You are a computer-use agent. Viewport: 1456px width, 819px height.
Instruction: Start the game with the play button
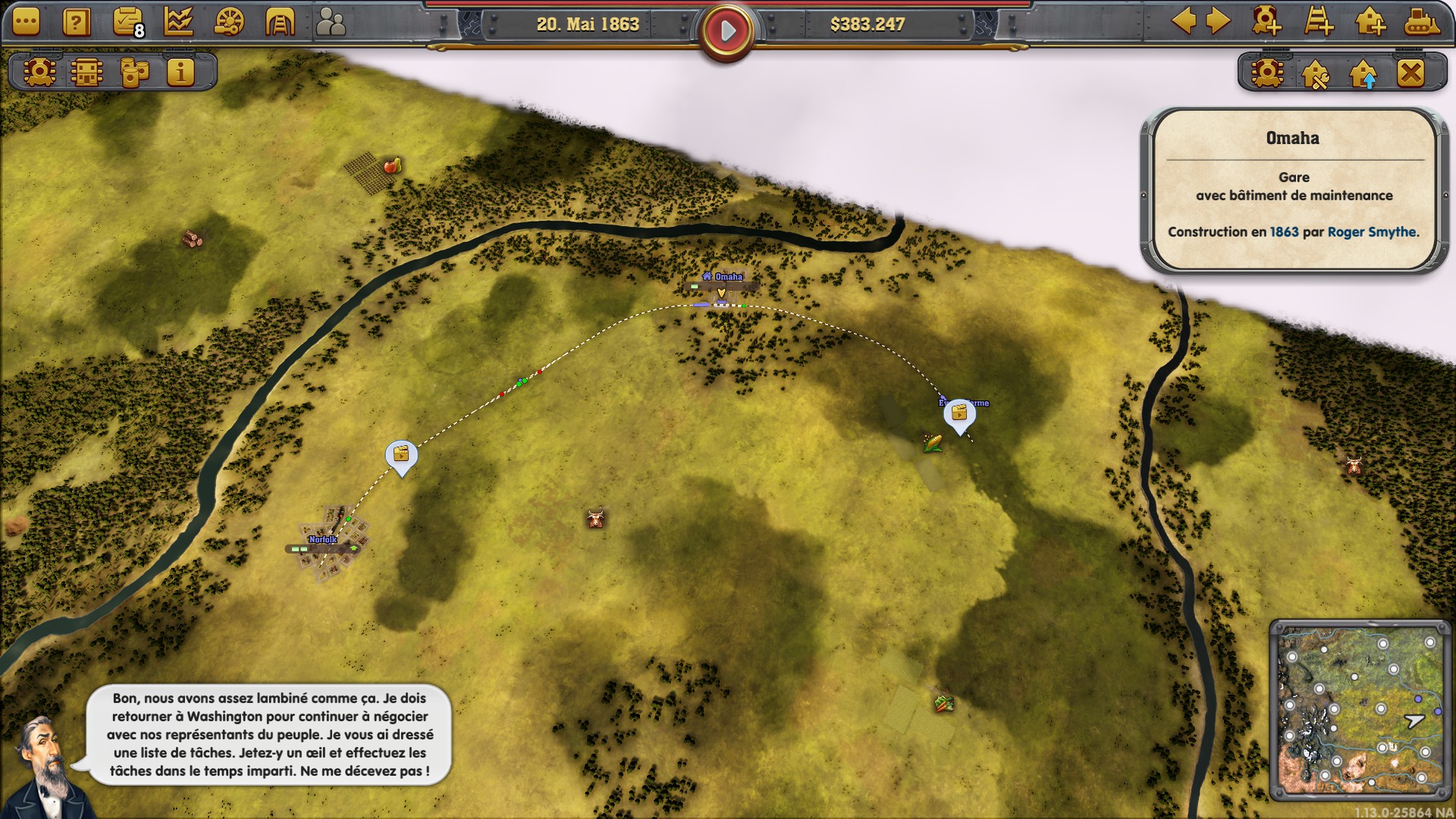727,31
